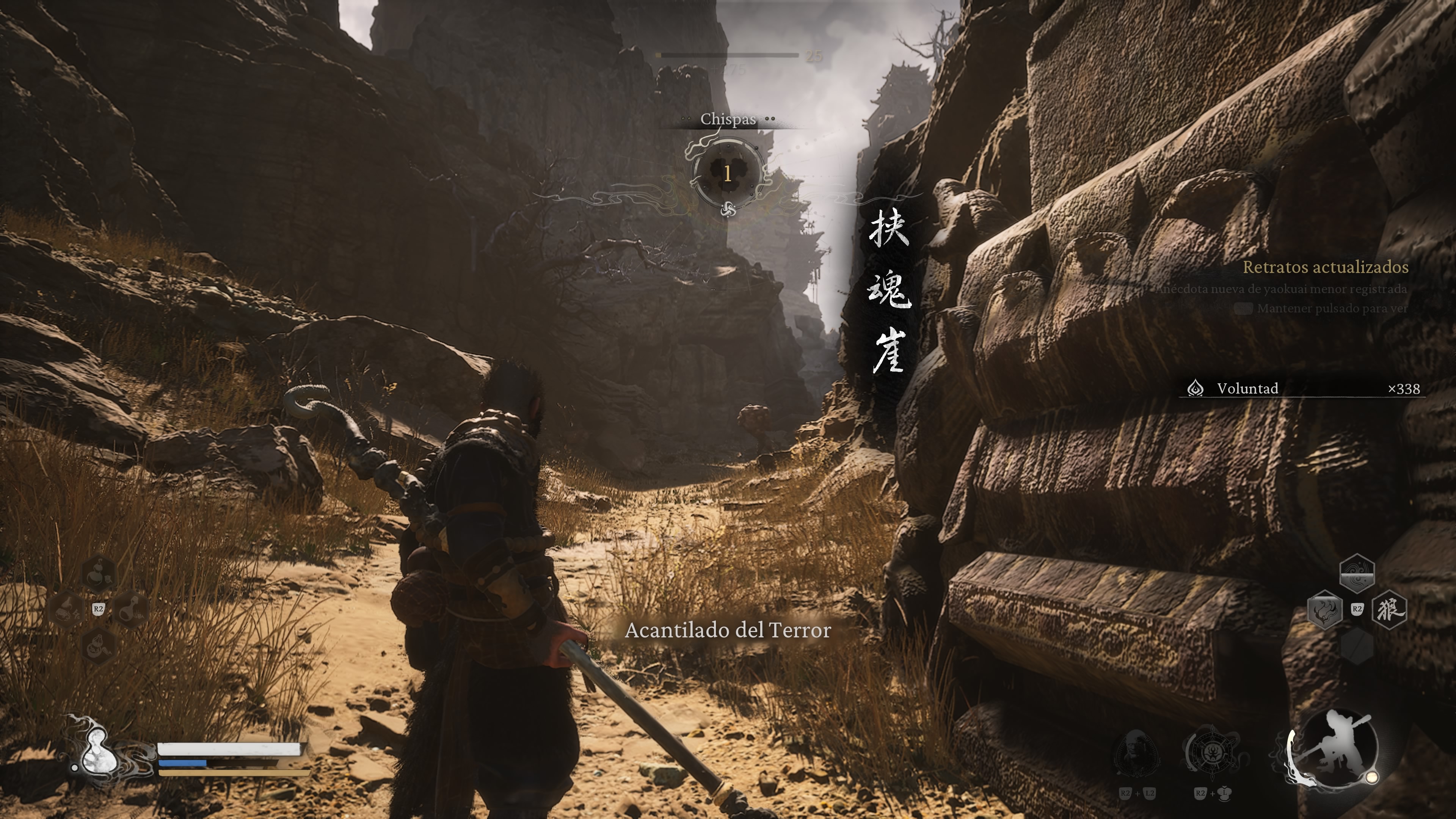Select the tied pouch quick item hexagon
The height and width of the screenshot is (819, 1456).
click(x=98, y=645)
